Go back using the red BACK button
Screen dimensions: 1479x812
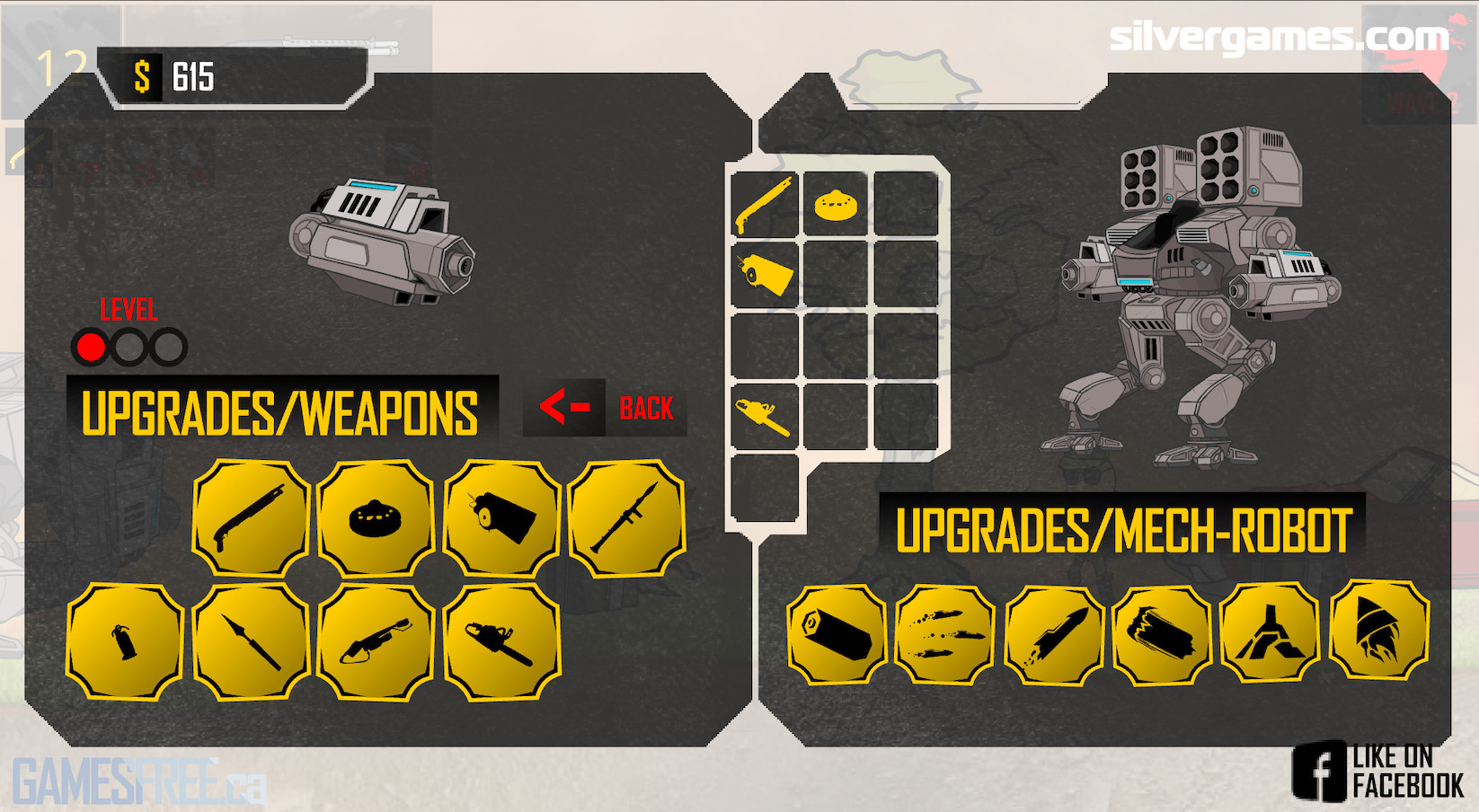(x=606, y=408)
